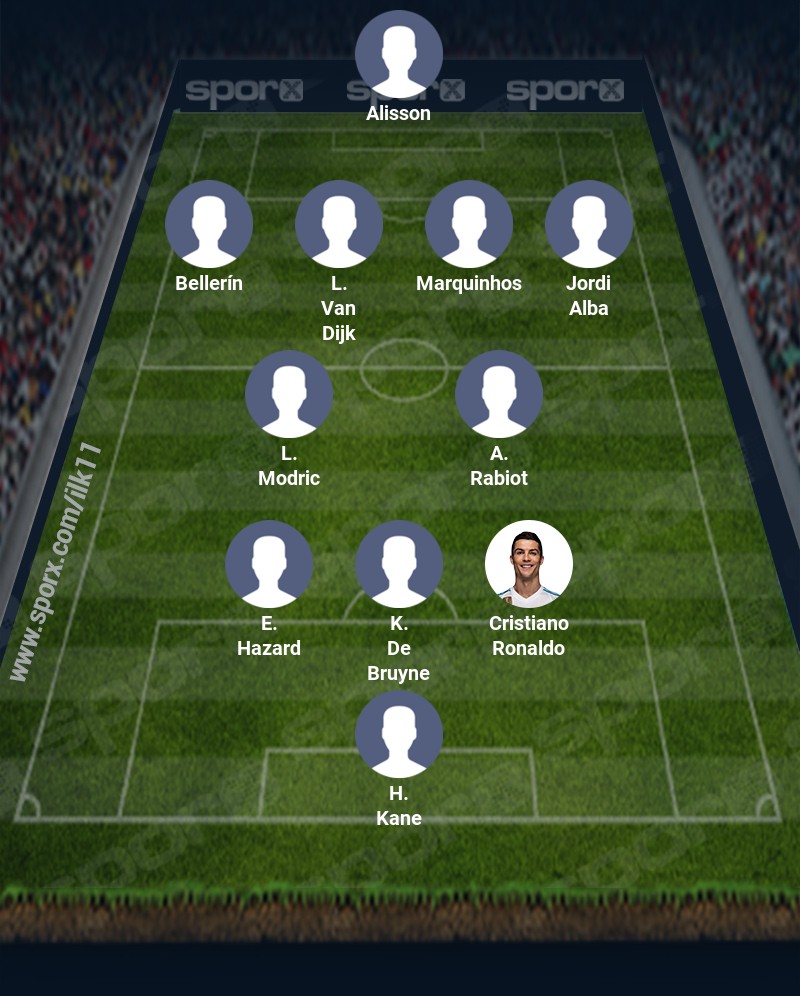Choose the A. Rabiot player slot
The image size is (800, 996).
[x=499, y=394]
